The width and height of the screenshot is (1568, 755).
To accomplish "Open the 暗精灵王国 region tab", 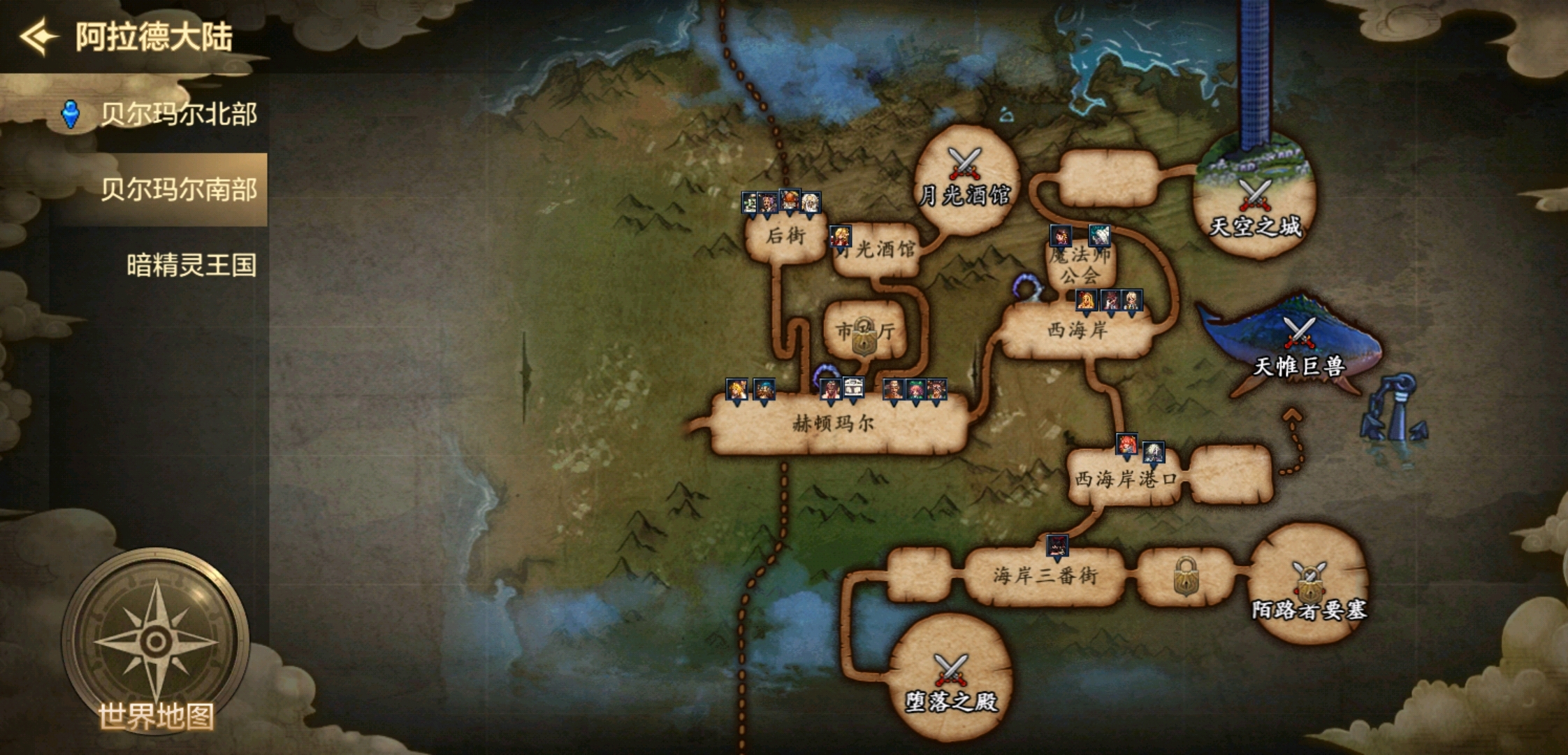I will pos(191,265).
